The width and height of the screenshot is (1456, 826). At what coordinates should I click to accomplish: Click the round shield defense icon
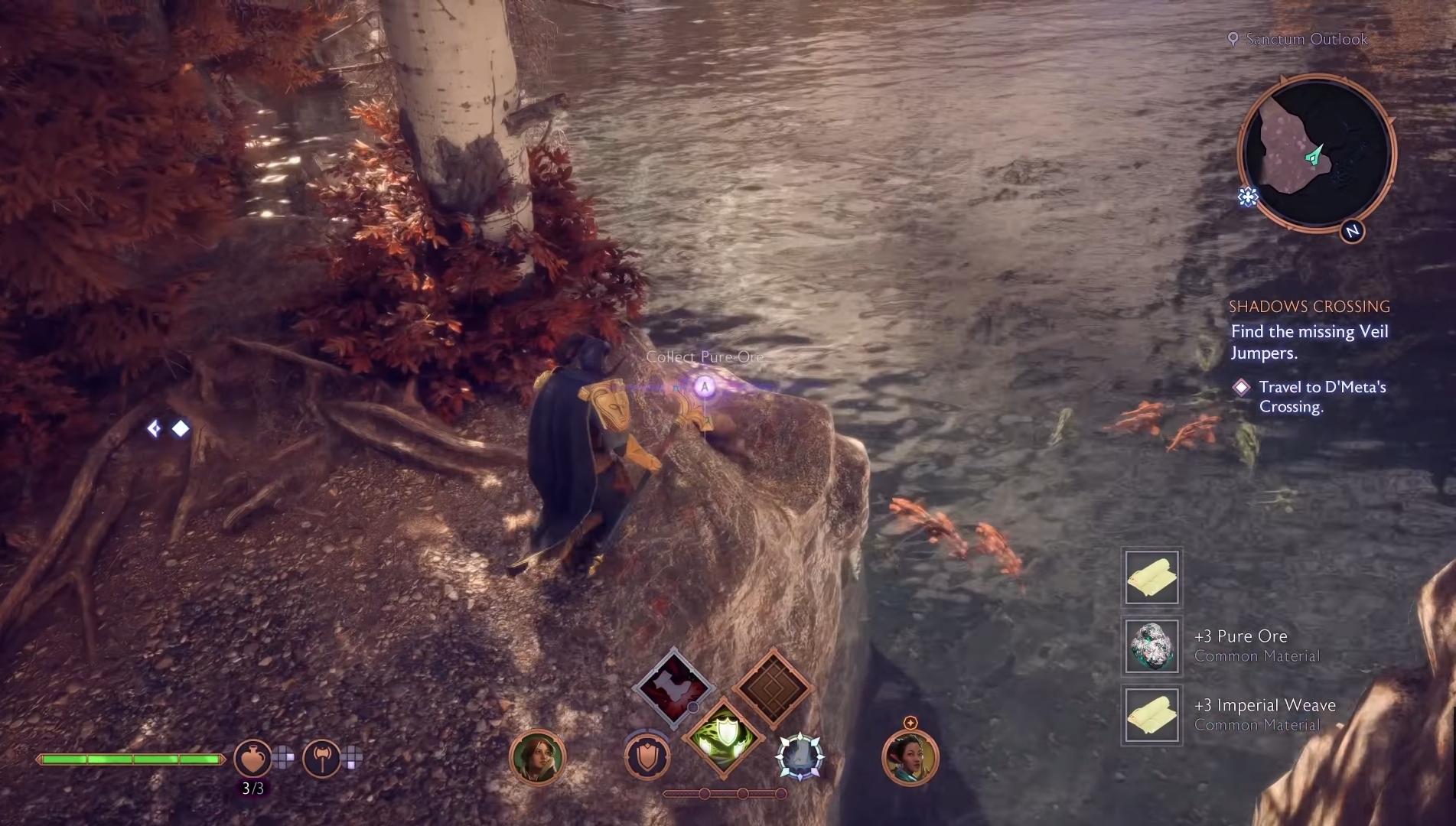647,758
